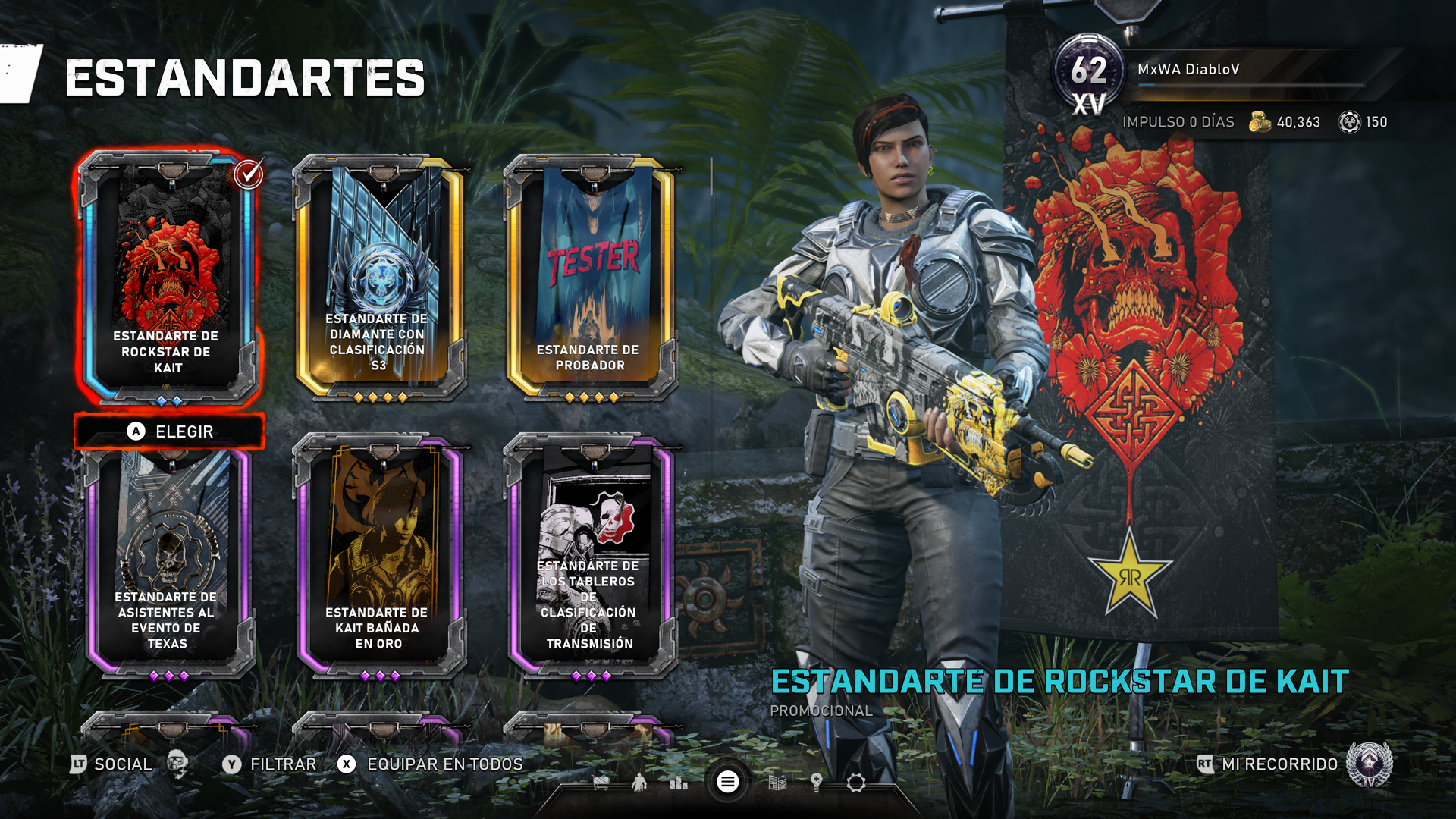Open the news newspaper icon
This screenshot has height=819, width=1456.
(x=777, y=783)
